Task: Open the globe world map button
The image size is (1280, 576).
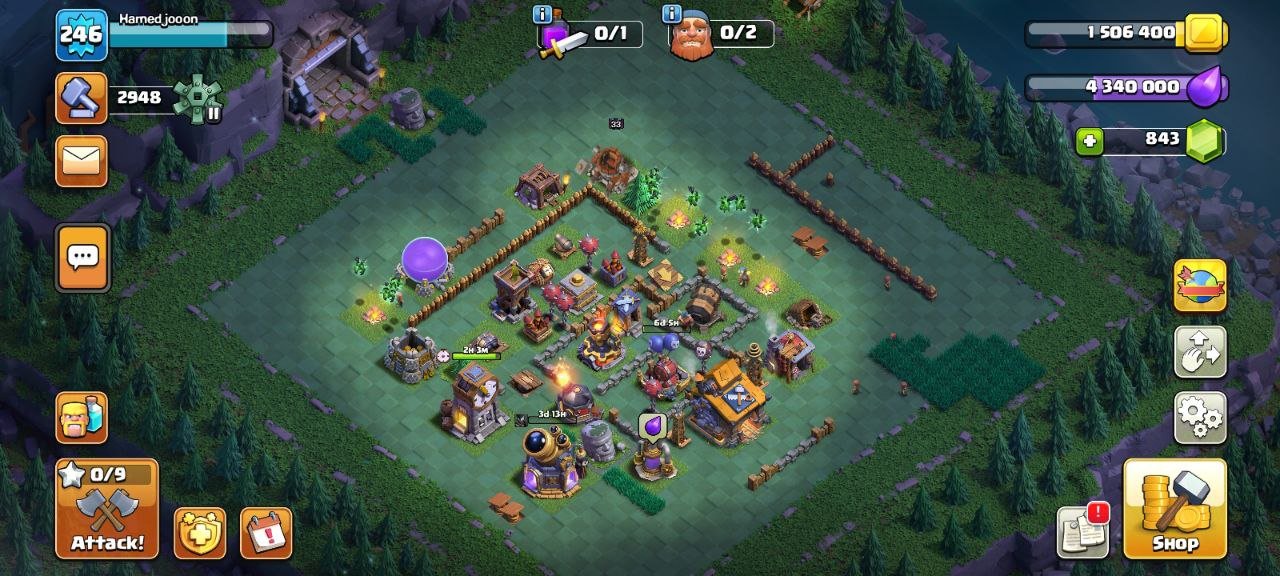Action: 1199,286
